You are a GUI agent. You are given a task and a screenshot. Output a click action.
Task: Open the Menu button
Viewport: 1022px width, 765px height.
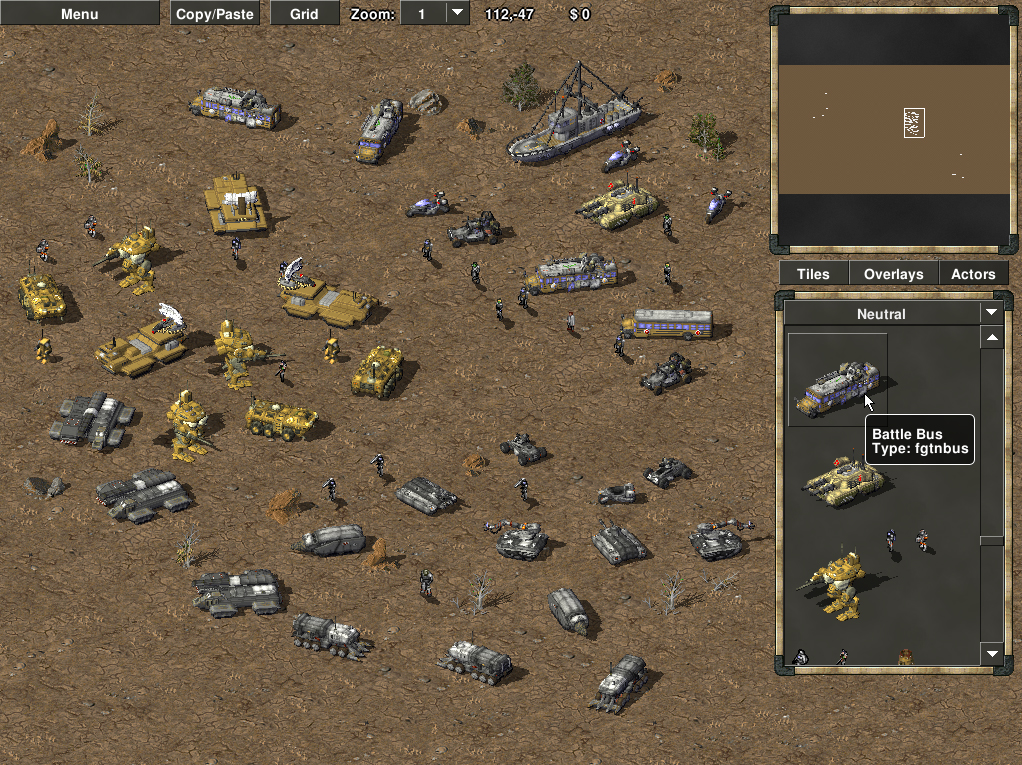(x=79, y=14)
